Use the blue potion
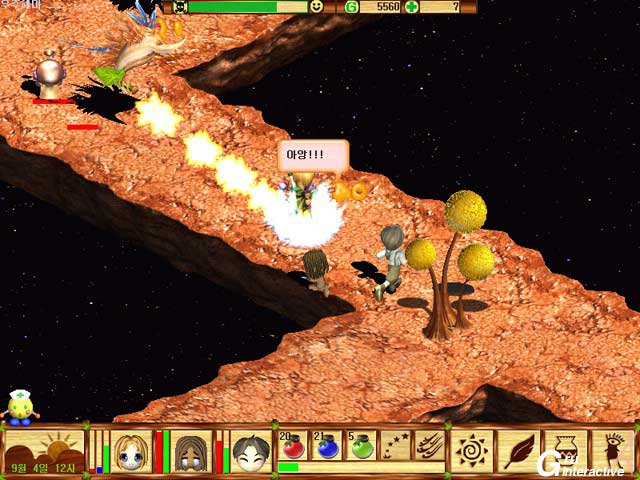The height and width of the screenshot is (480, 640). 327,445
